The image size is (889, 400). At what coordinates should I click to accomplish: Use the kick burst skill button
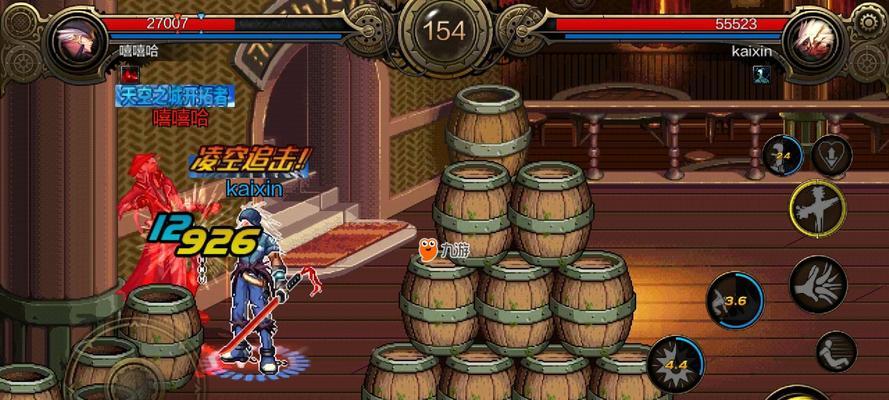click(x=818, y=283)
